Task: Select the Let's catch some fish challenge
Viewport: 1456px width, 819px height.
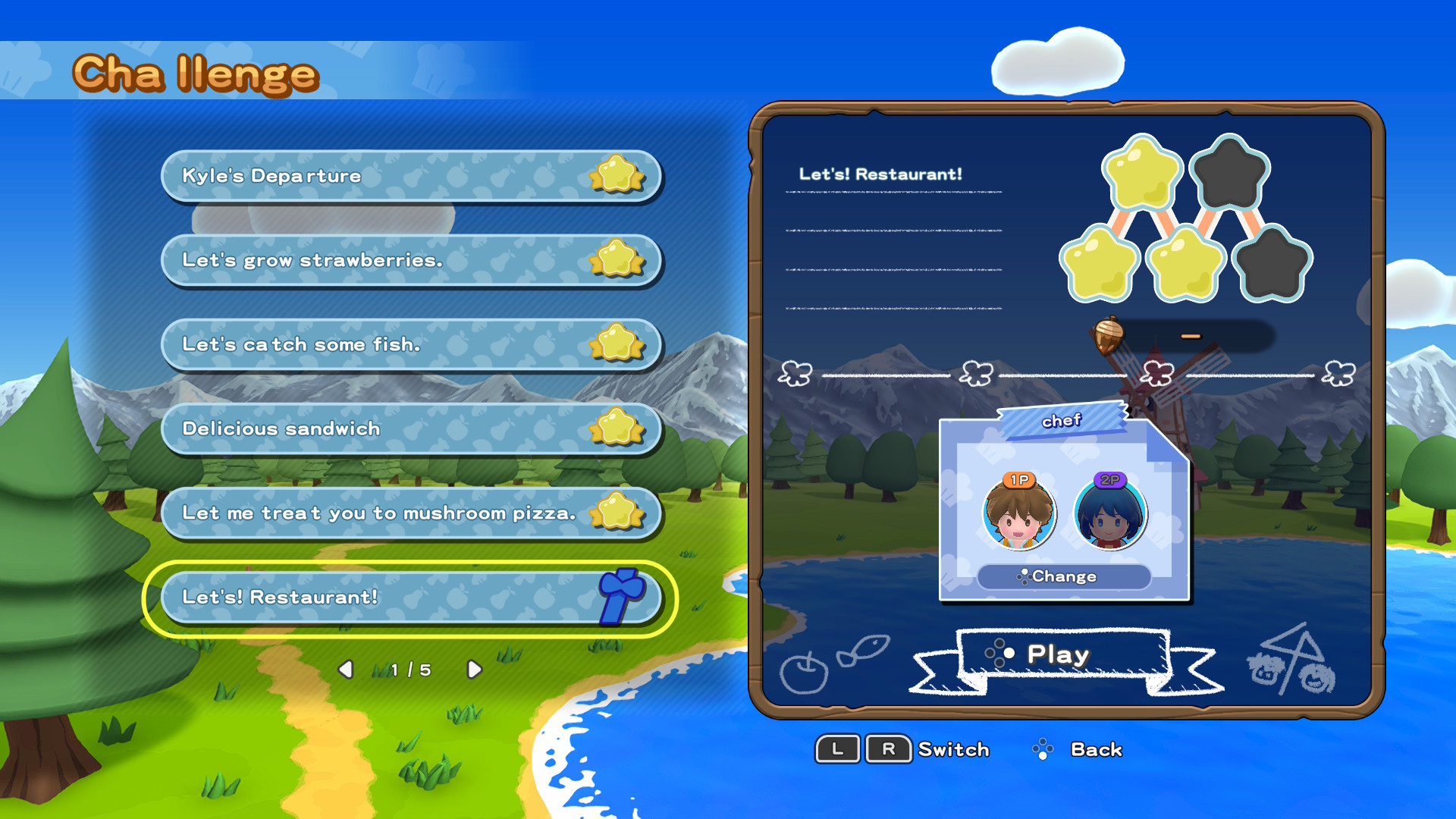Action: 409,345
